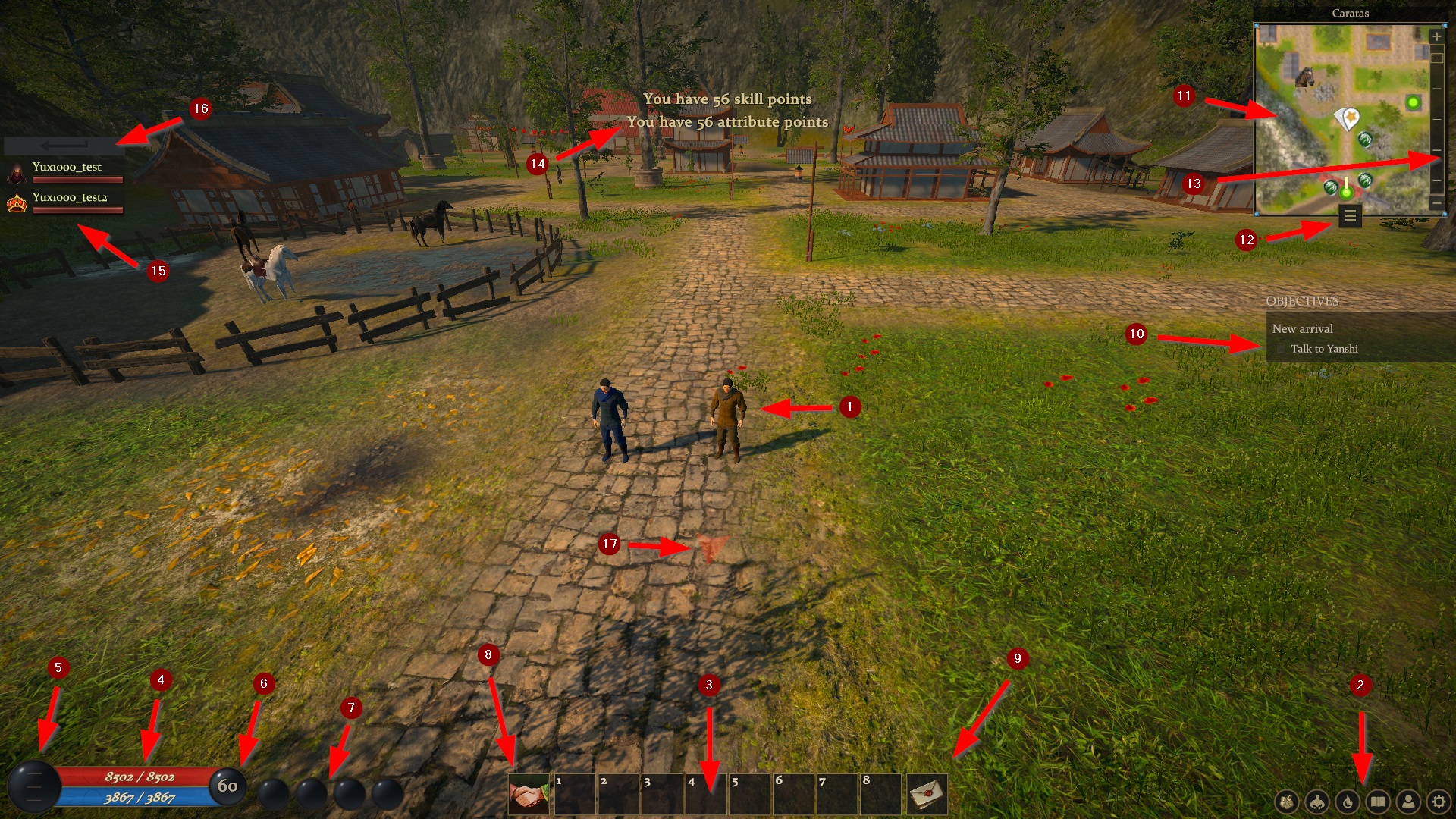1456x819 pixels.
Task: Open the character profile icon
Action: tap(1408, 802)
